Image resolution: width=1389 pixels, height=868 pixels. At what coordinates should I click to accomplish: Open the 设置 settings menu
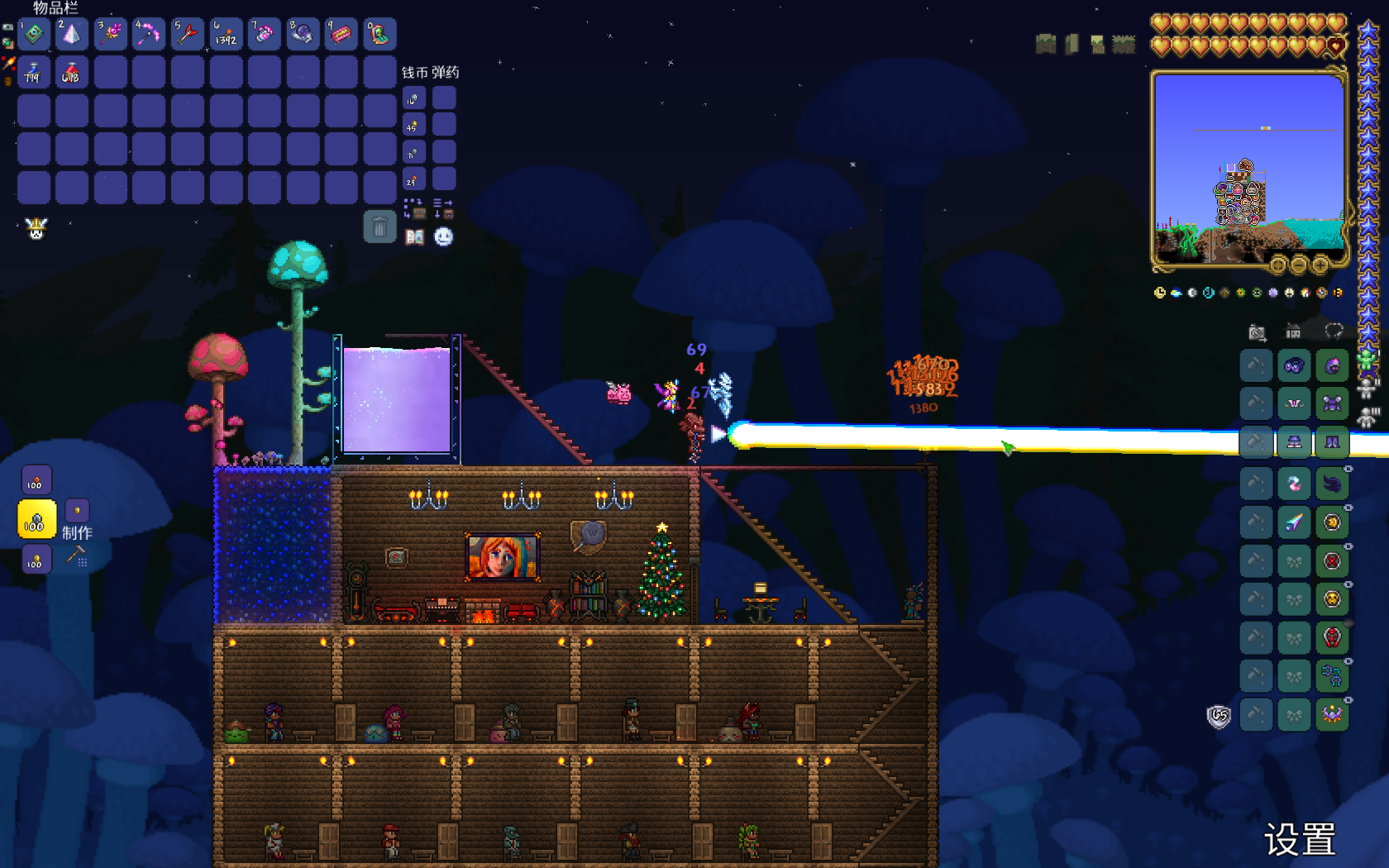click(x=1299, y=840)
